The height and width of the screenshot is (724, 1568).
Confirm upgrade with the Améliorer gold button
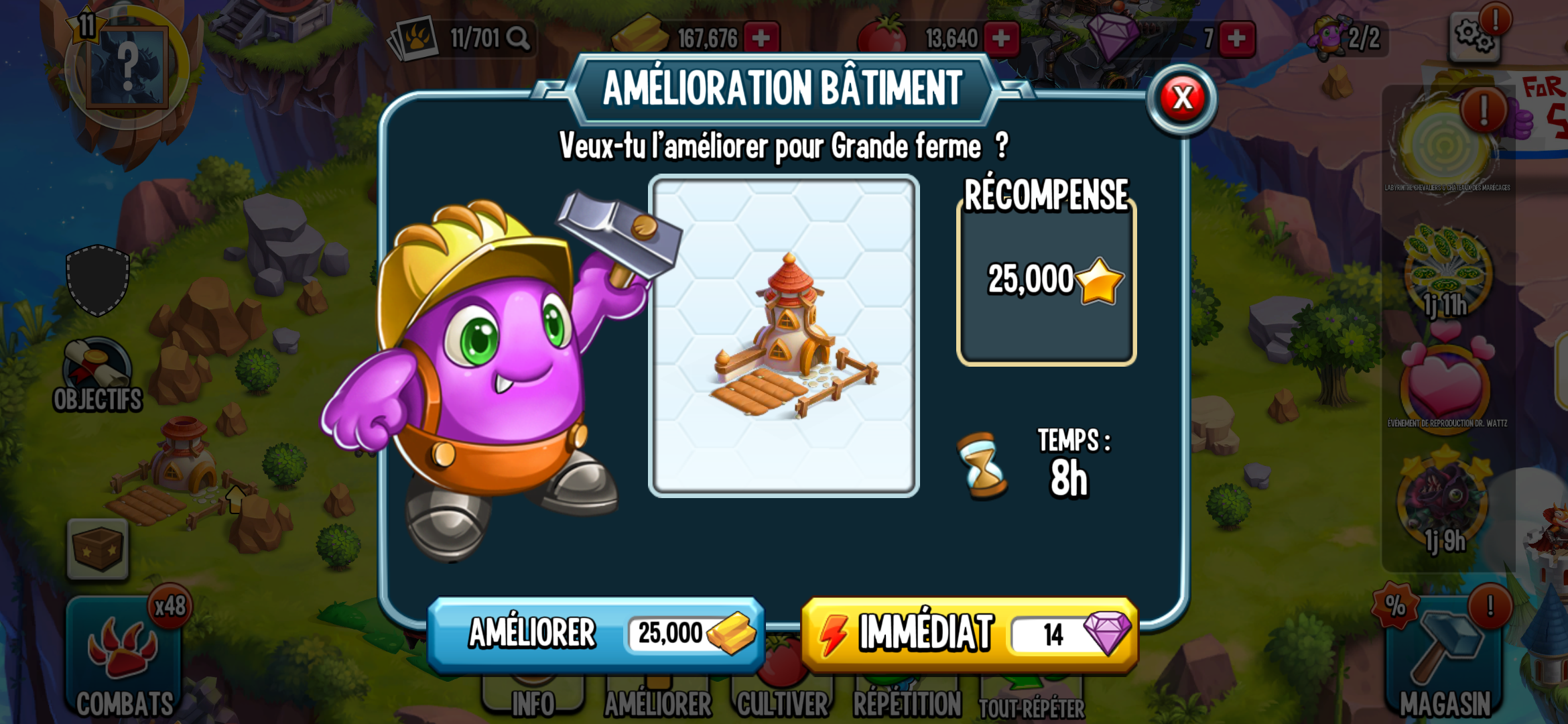[x=596, y=633]
